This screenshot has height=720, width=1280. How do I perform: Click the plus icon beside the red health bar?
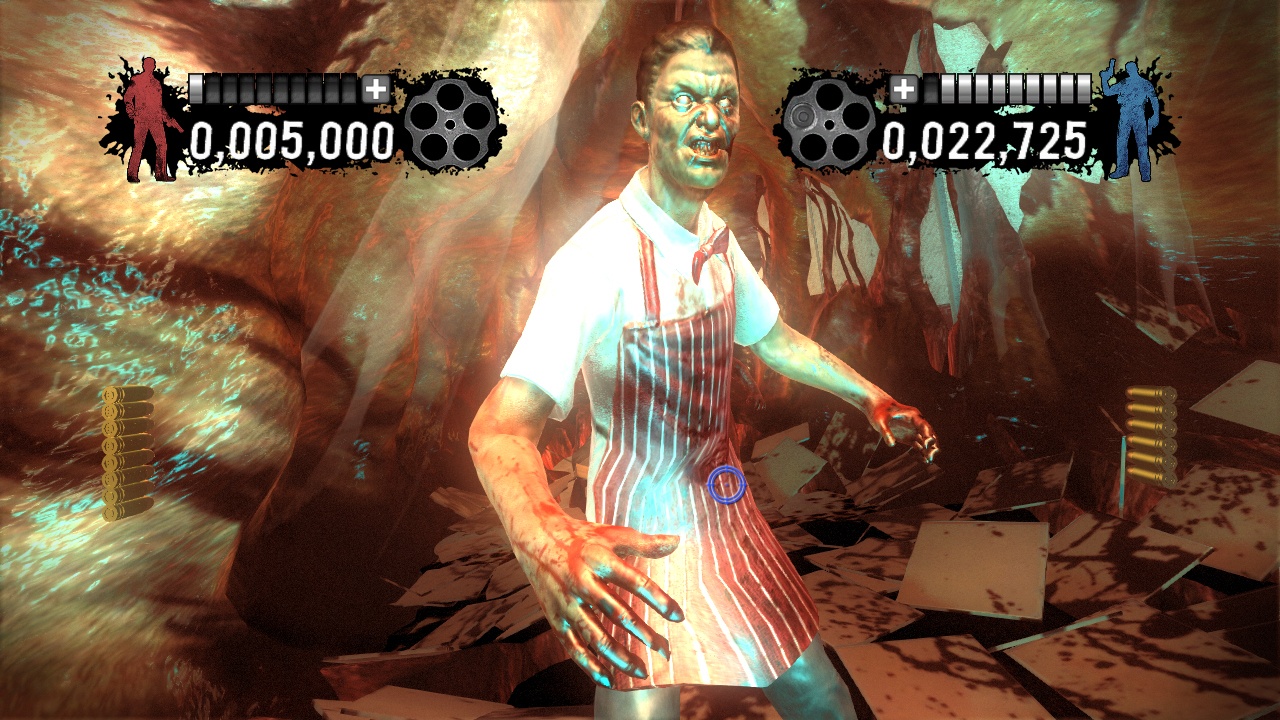click(x=375, y=88)
